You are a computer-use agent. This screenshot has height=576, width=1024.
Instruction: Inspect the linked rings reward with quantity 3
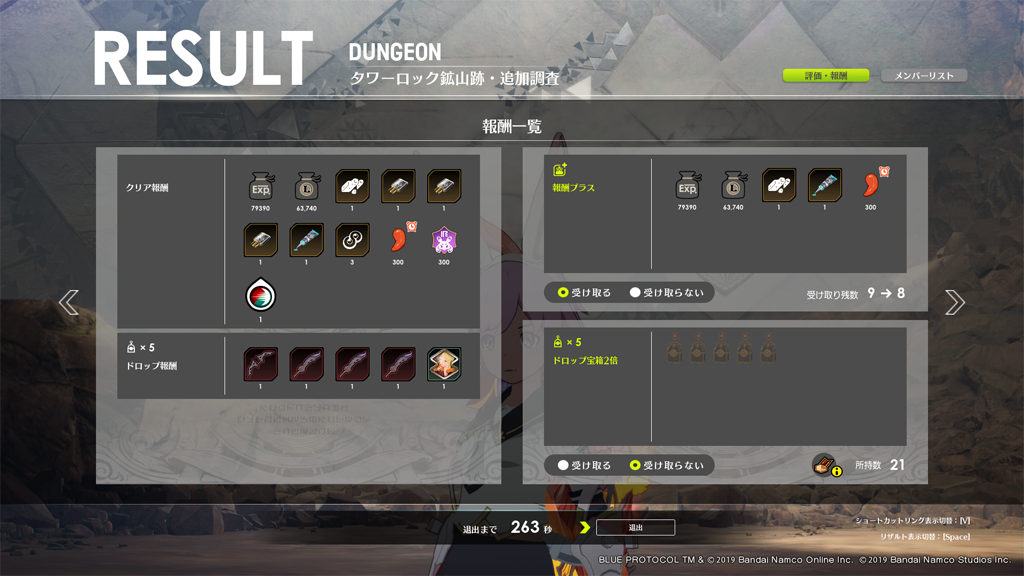tap(352, 241)
